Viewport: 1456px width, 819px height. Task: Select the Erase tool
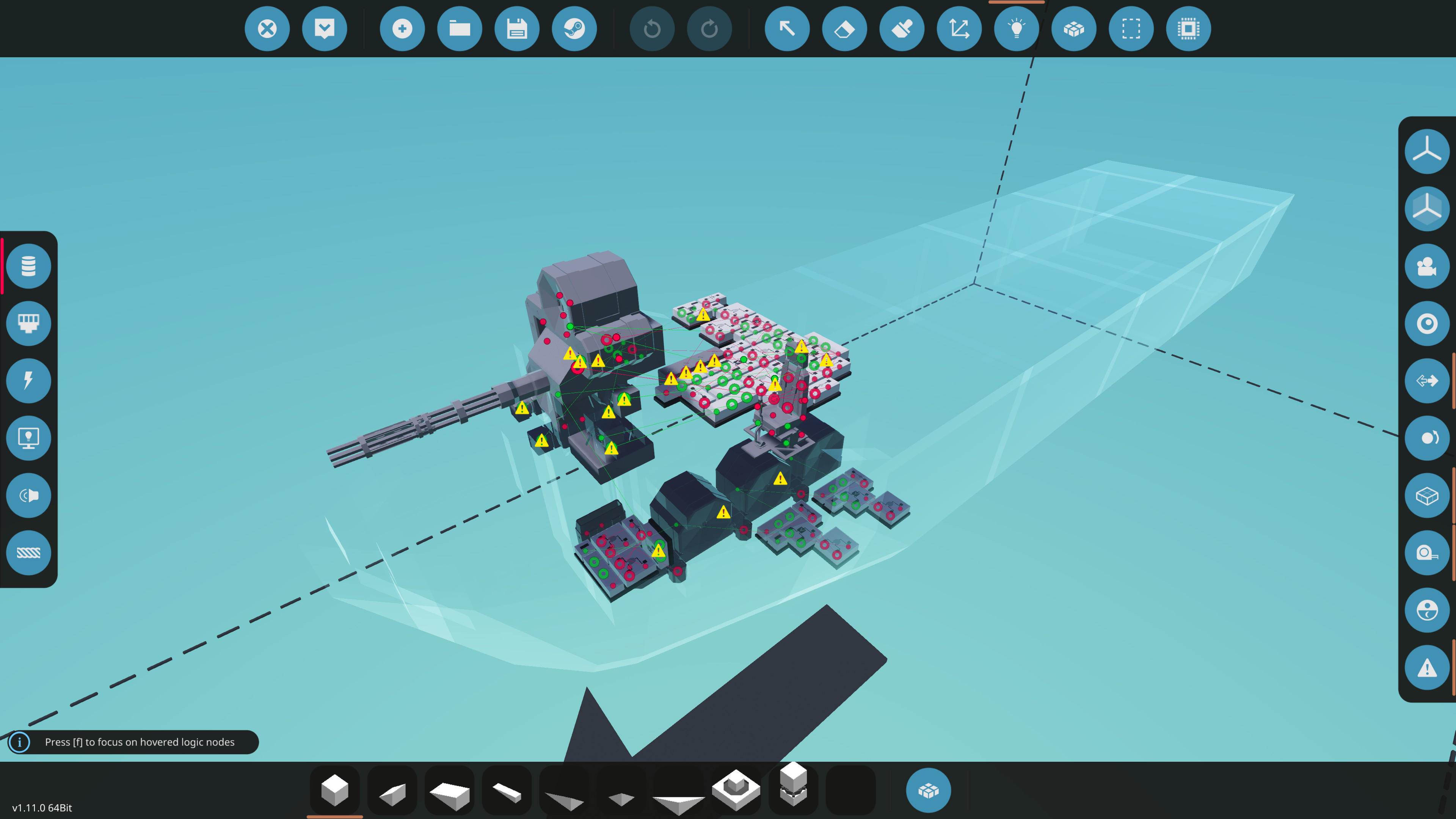[x=844, y=29]
